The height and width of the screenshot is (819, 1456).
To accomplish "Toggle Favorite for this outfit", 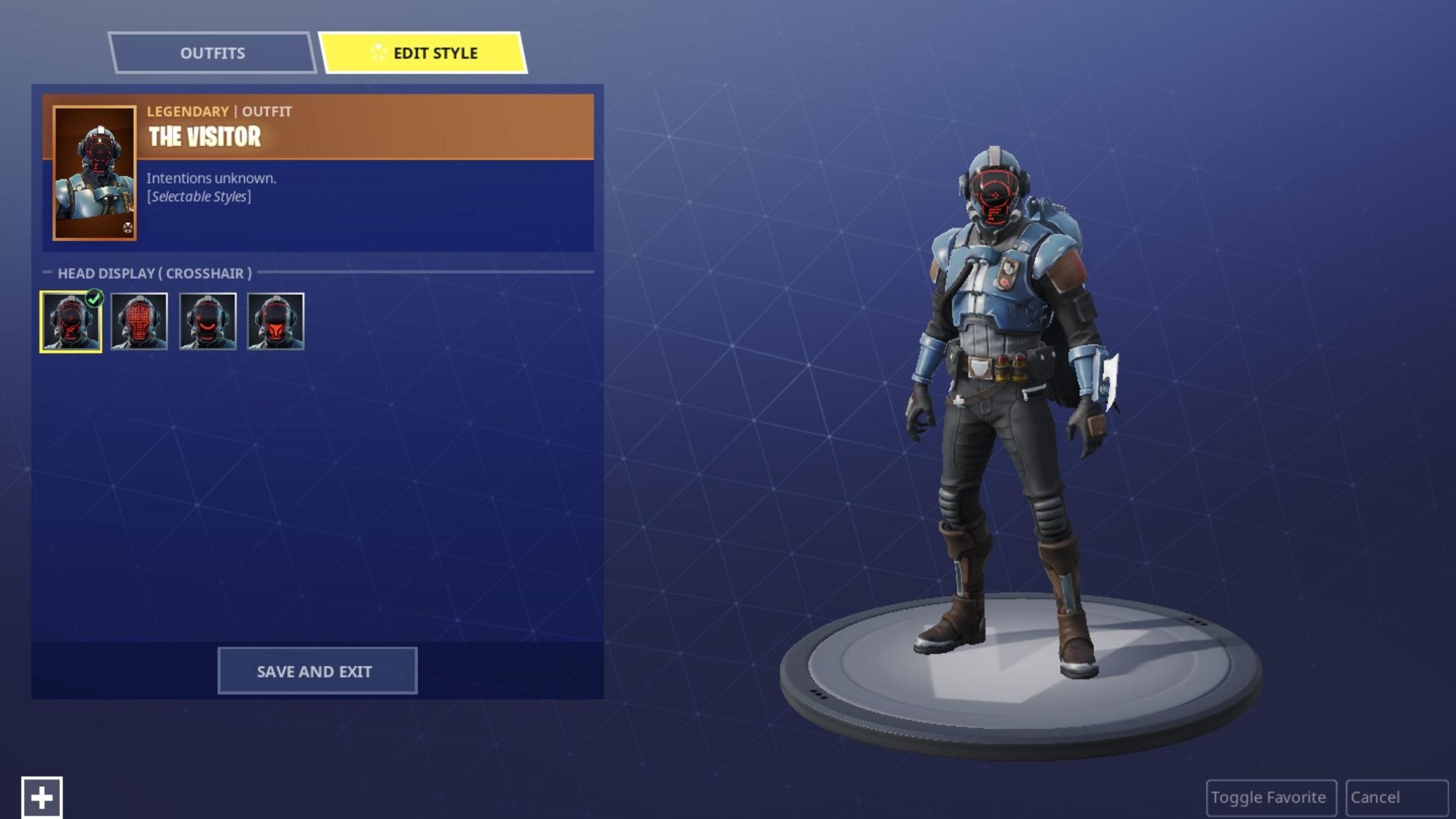I will [1270, 797].
